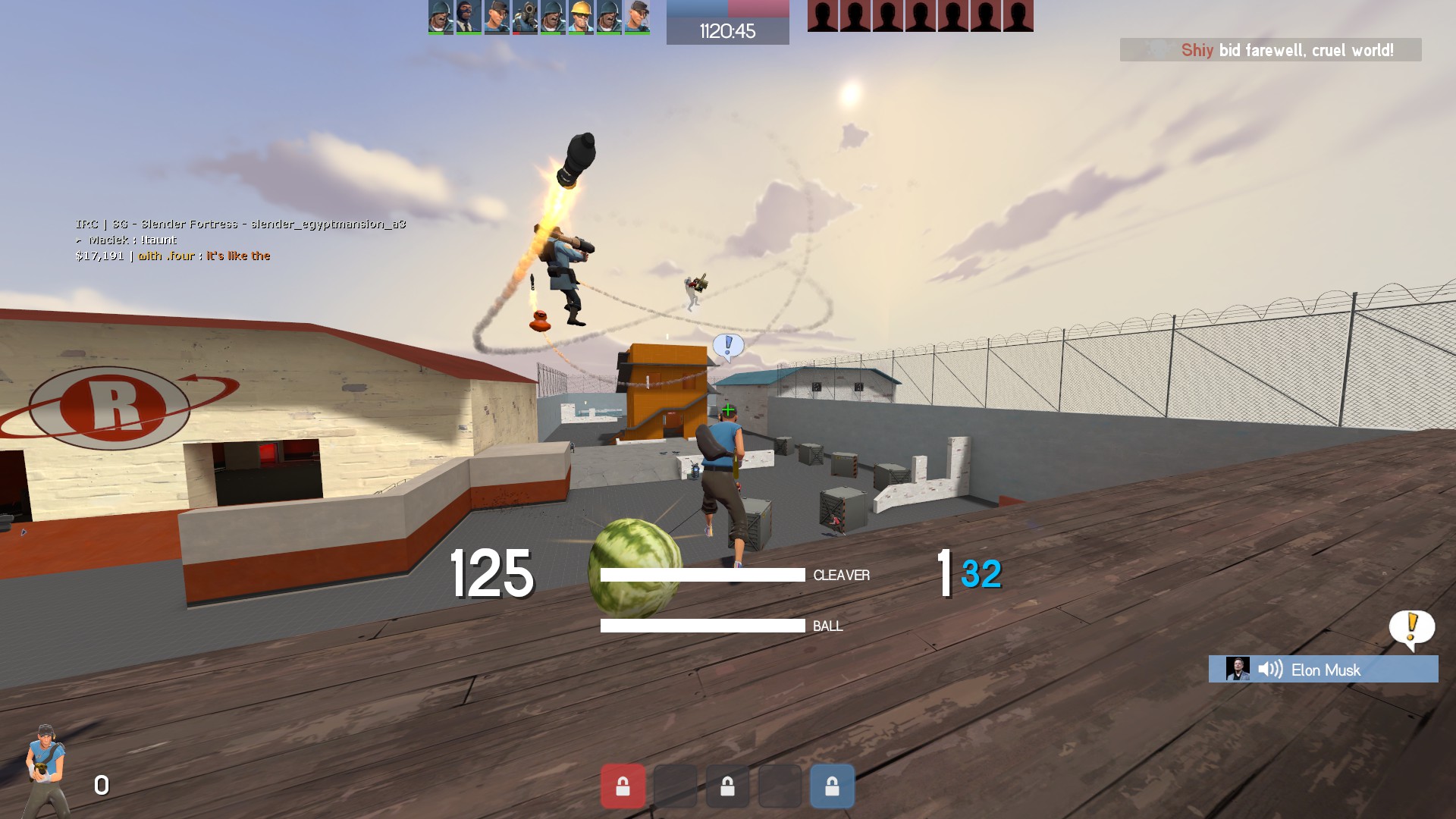Select the blue locked control point
The image size is (1456, 819).
(832, 786)
